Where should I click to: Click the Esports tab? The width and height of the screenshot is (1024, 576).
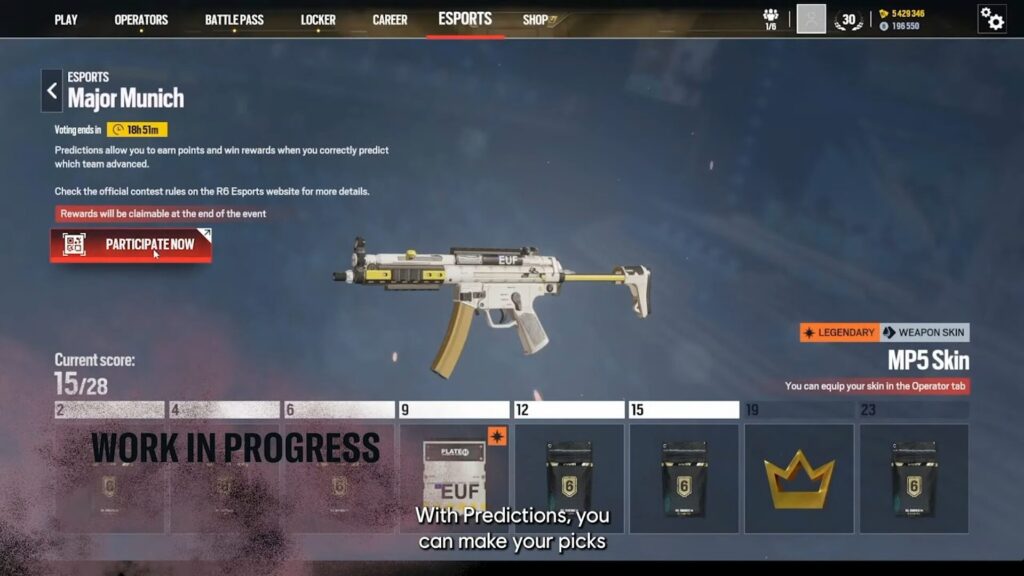point(465,19)
